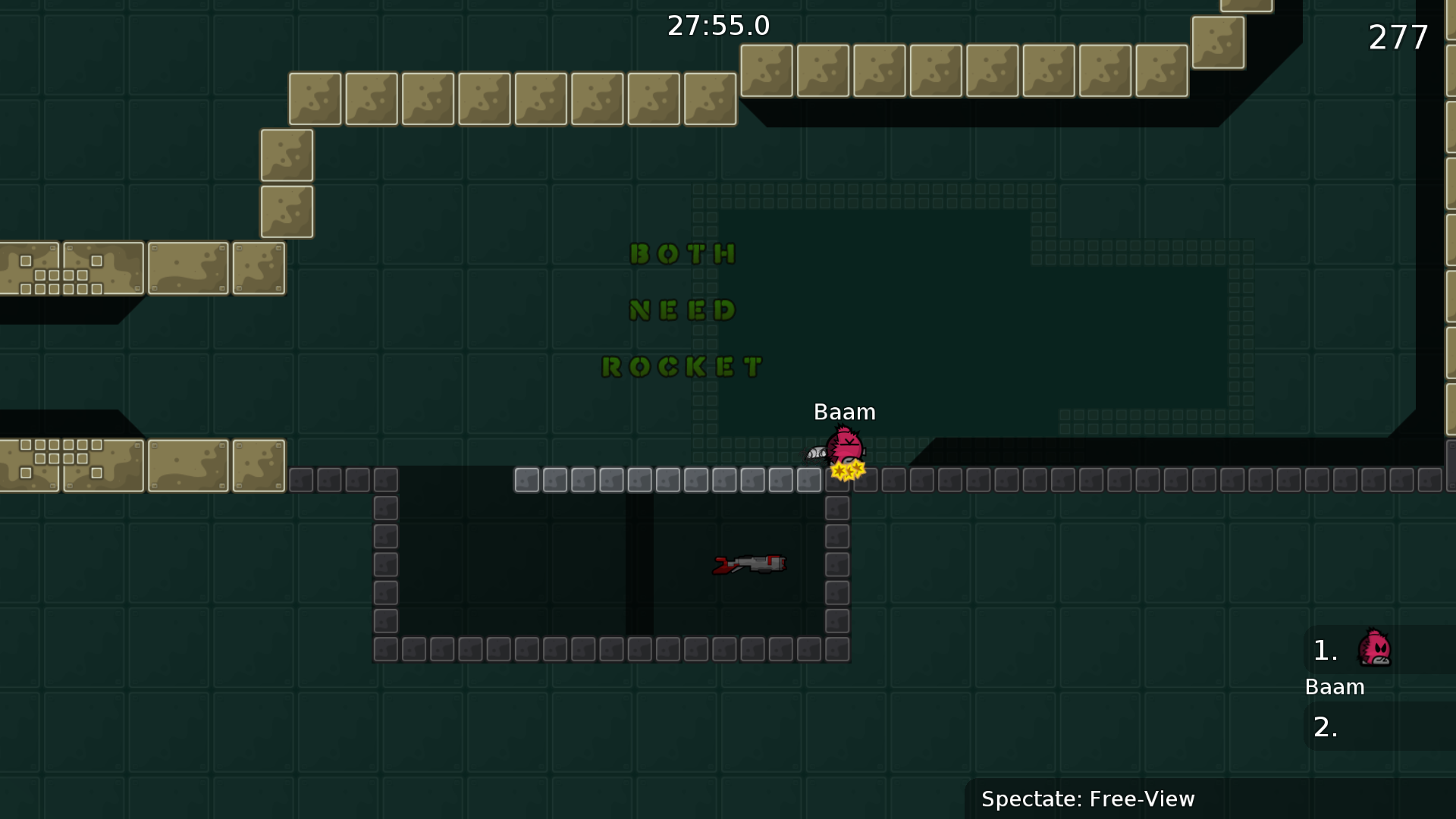Click the word BOTH in the level text
Image resolution: width=1456 pixels, height=819 pixels.
pyautogui.click(x=682, y=254)
